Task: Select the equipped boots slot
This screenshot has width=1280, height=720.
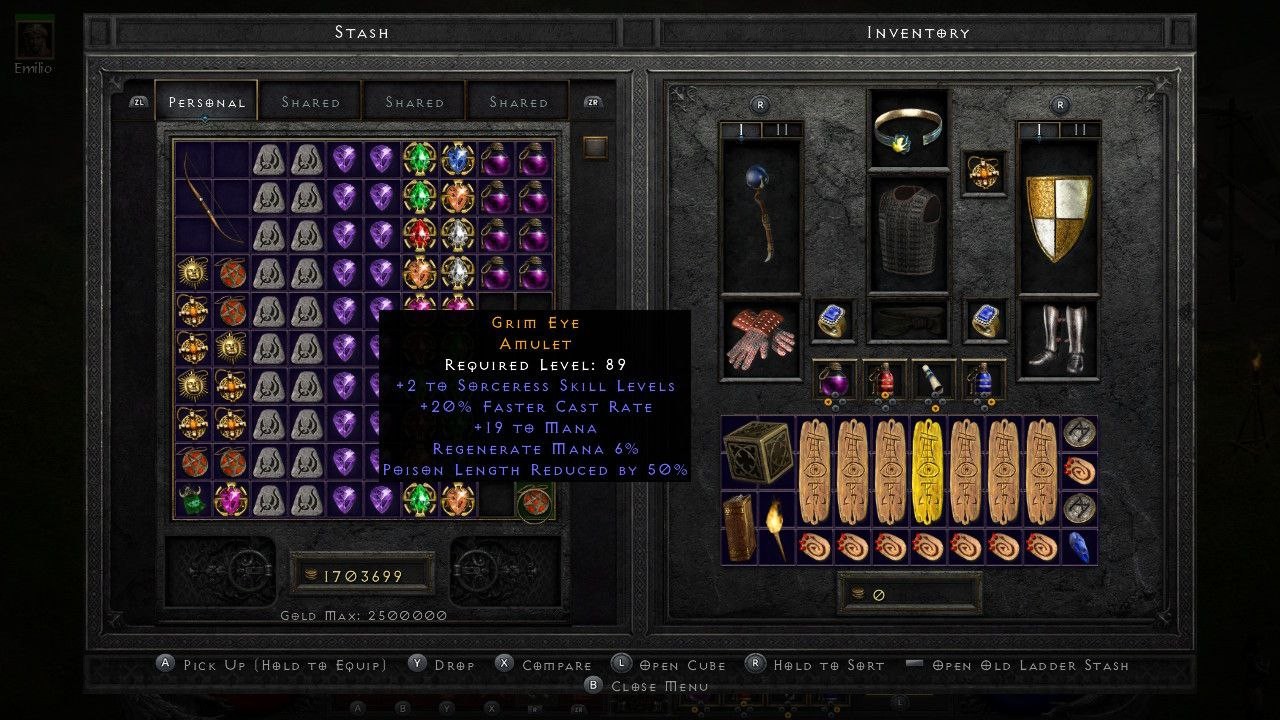Action: click(1059, 338)
